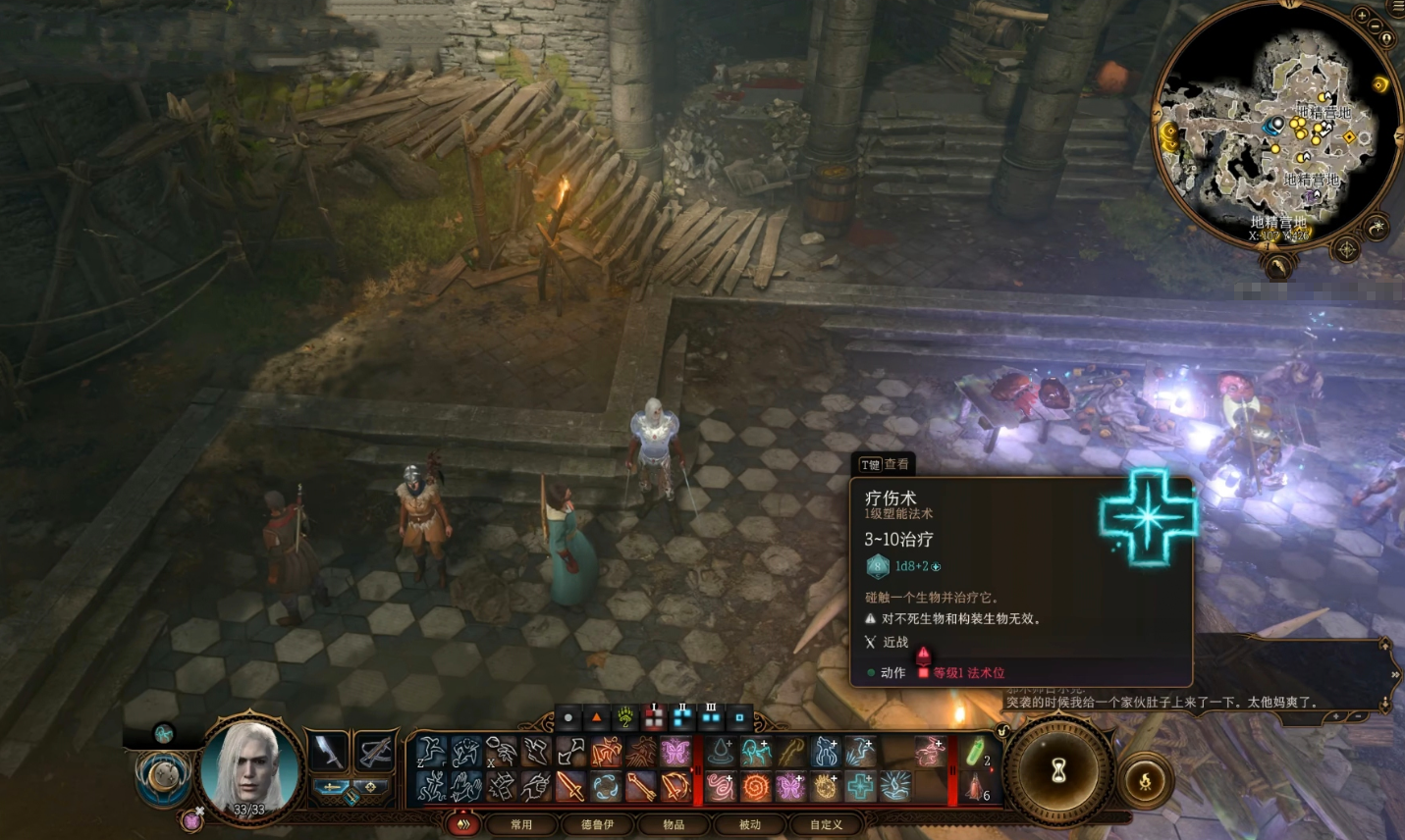Image resolution: width=1405 pixels, height=840 pixels.
Task: Toggle the druid paw hotbar filter
Action: coord(624,718)
